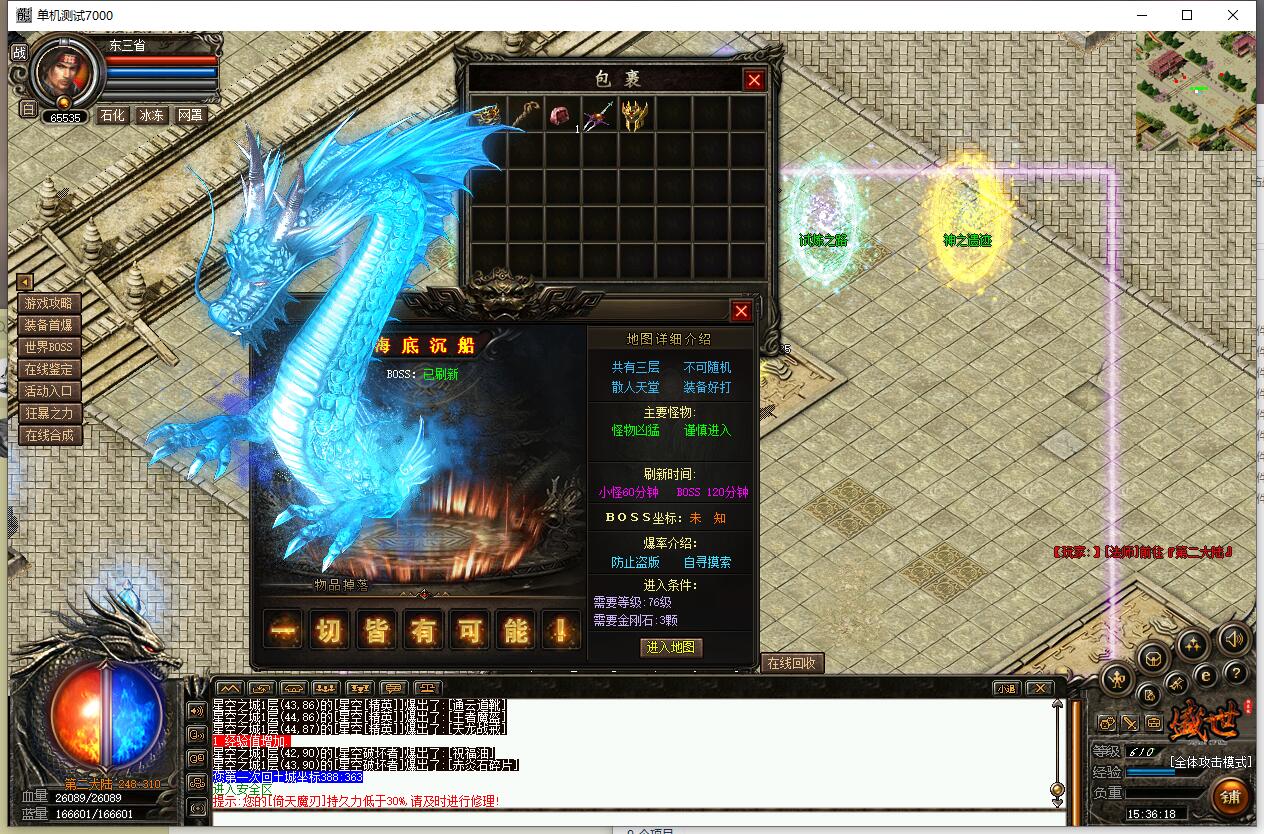The image size is (1264, 834).
Task: Click the 进入地图 button
Action: click(x=671, y=647)
